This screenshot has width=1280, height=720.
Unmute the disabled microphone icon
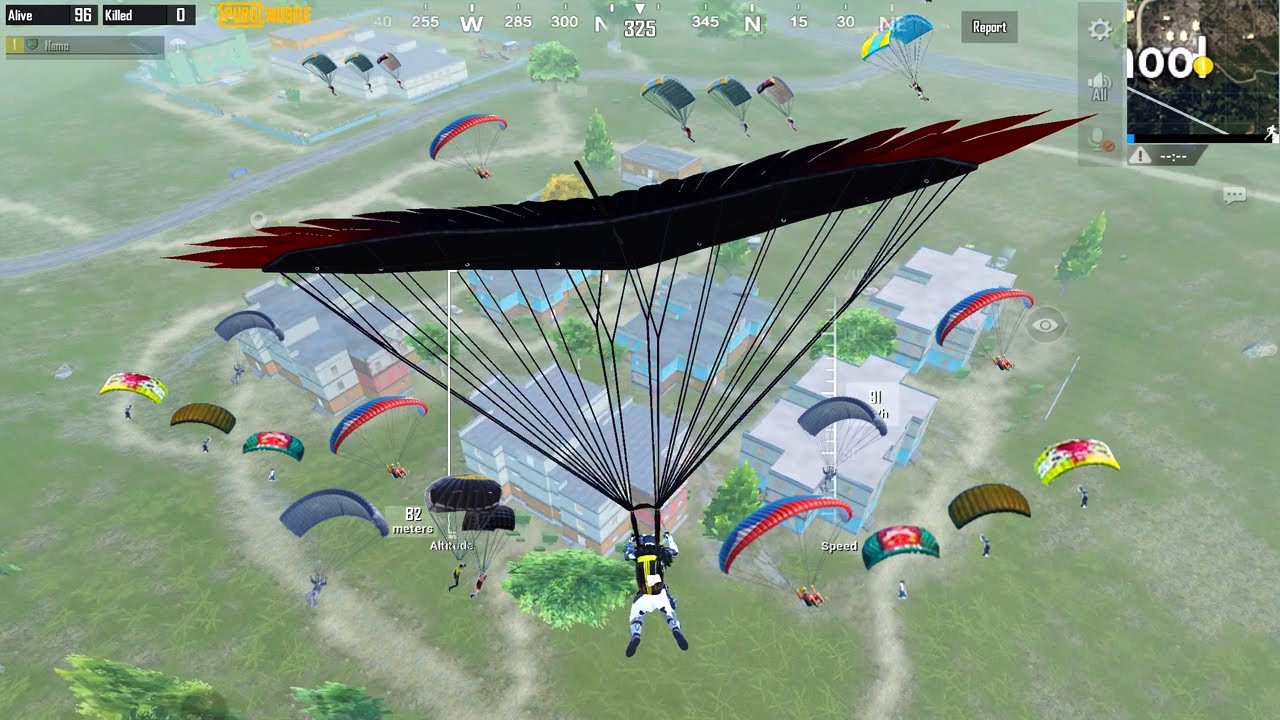(x=1100, y=141)
